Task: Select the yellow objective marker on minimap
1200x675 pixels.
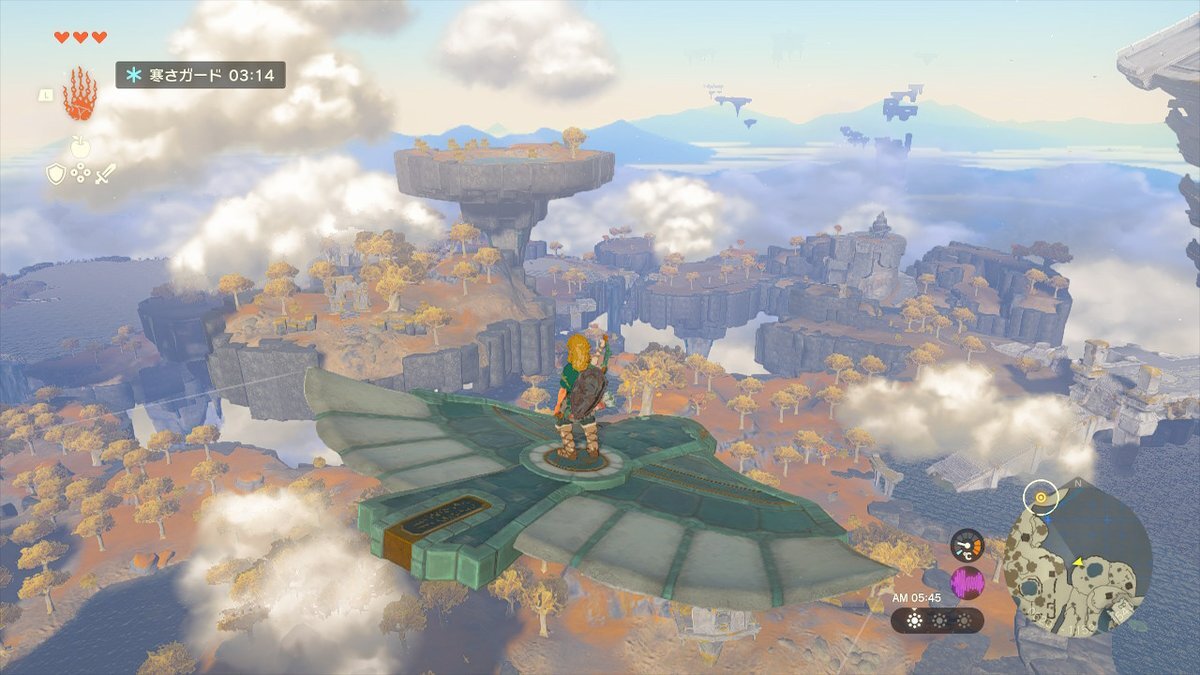Action: click(1042, 496)
